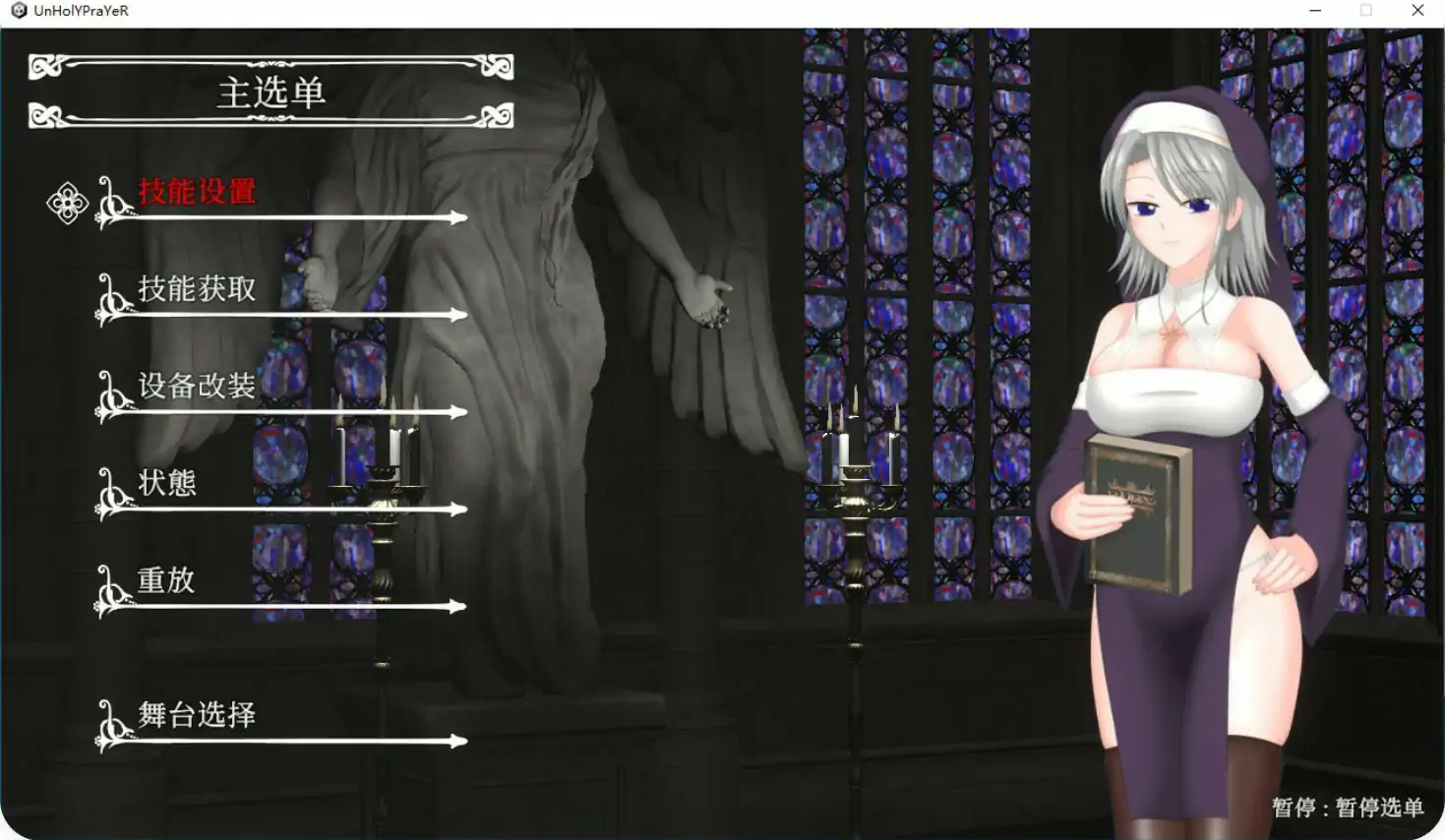Click the 主选单 title banner
This screenshot has width=1445, height=840.
(x=272, y=94)
